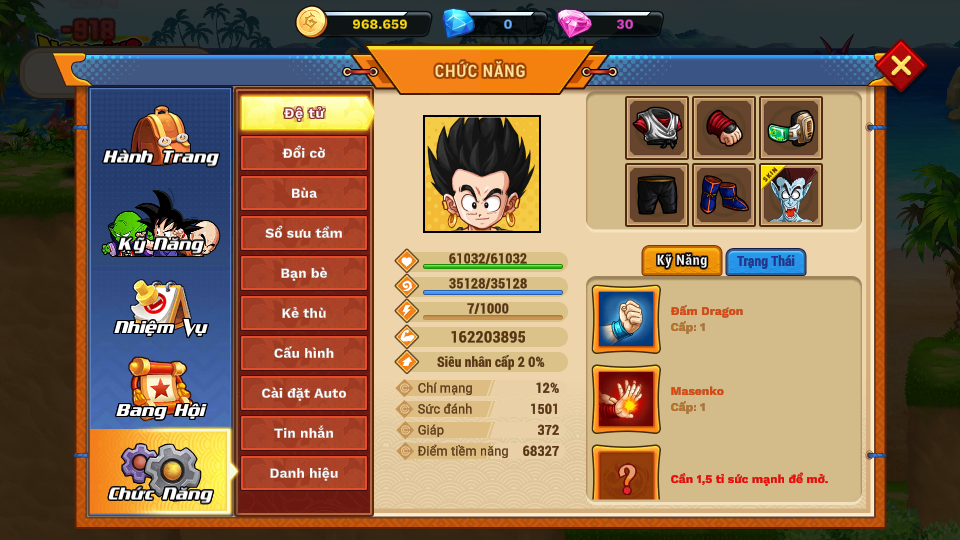The height and width of the screenshot is (540, 960).
Task: Select the Danh hiệu titles entry
Action: 304,473
